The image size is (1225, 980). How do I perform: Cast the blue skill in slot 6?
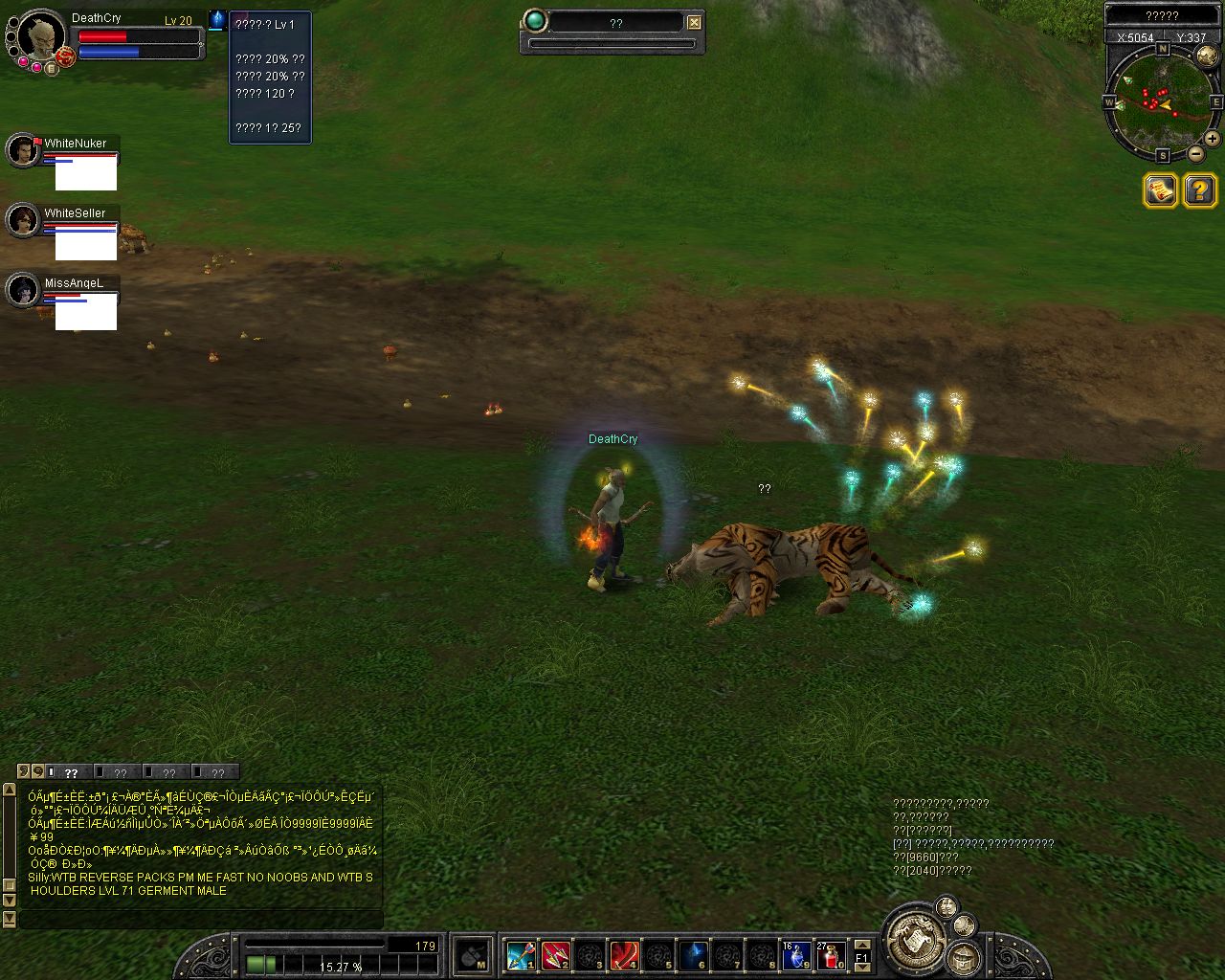[x=694, y=955]
